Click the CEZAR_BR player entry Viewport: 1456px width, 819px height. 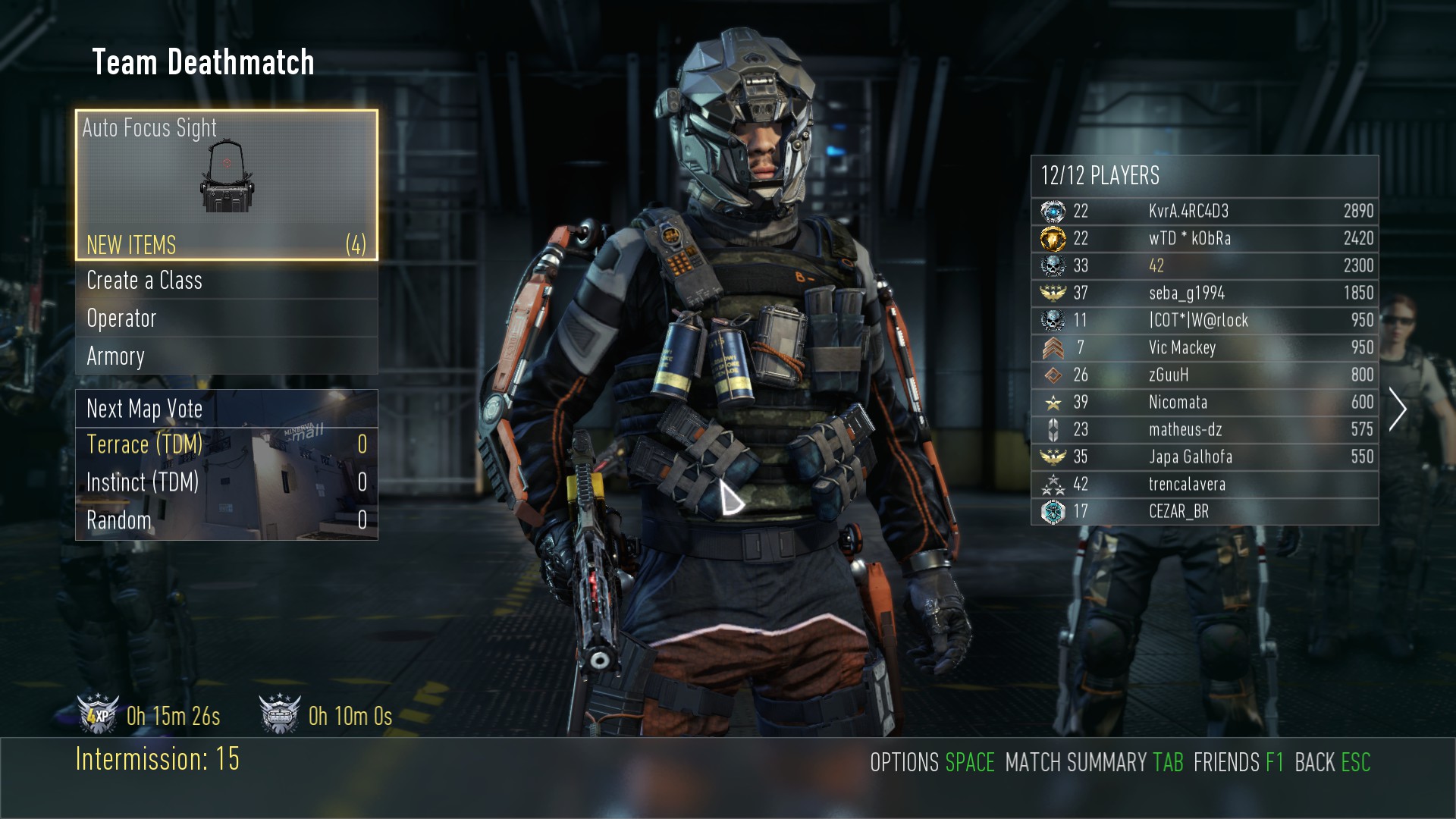click(1204, 511)
